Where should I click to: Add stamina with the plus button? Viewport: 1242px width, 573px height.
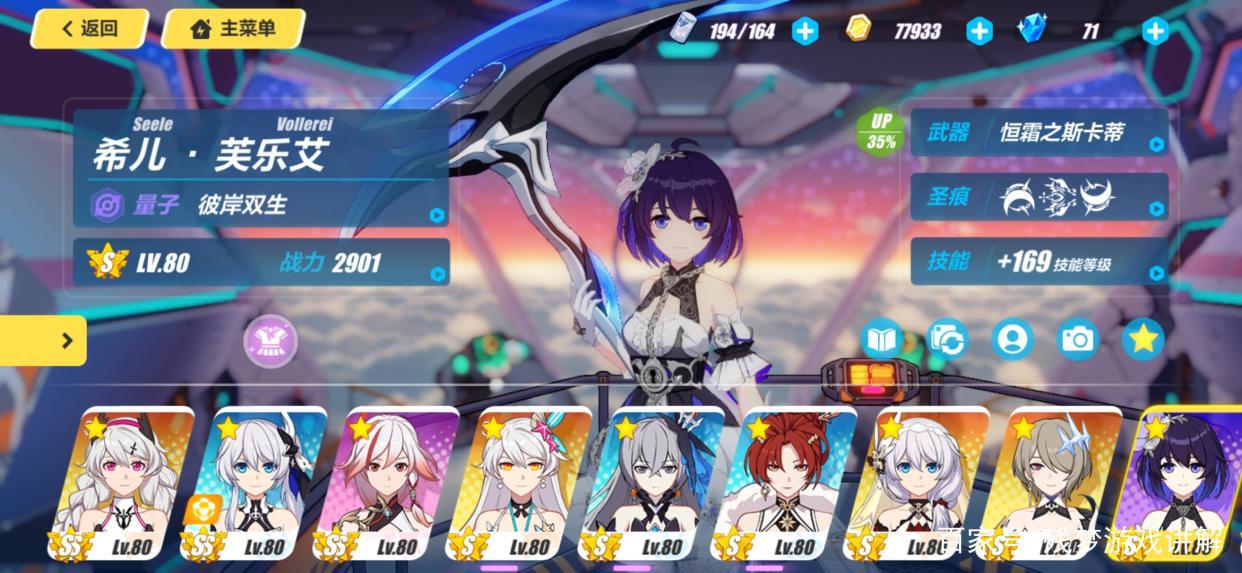click(x=805, y=31)
